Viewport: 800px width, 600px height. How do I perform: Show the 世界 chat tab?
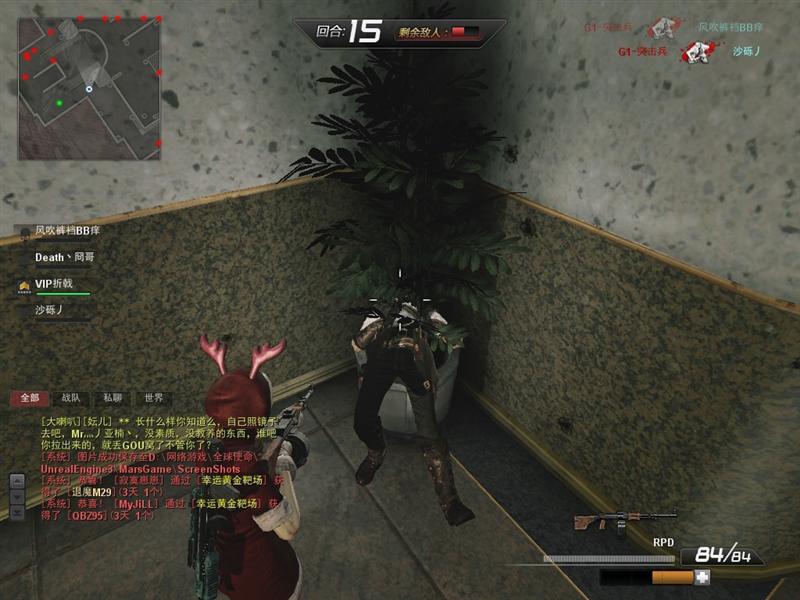tap(153, 398)
